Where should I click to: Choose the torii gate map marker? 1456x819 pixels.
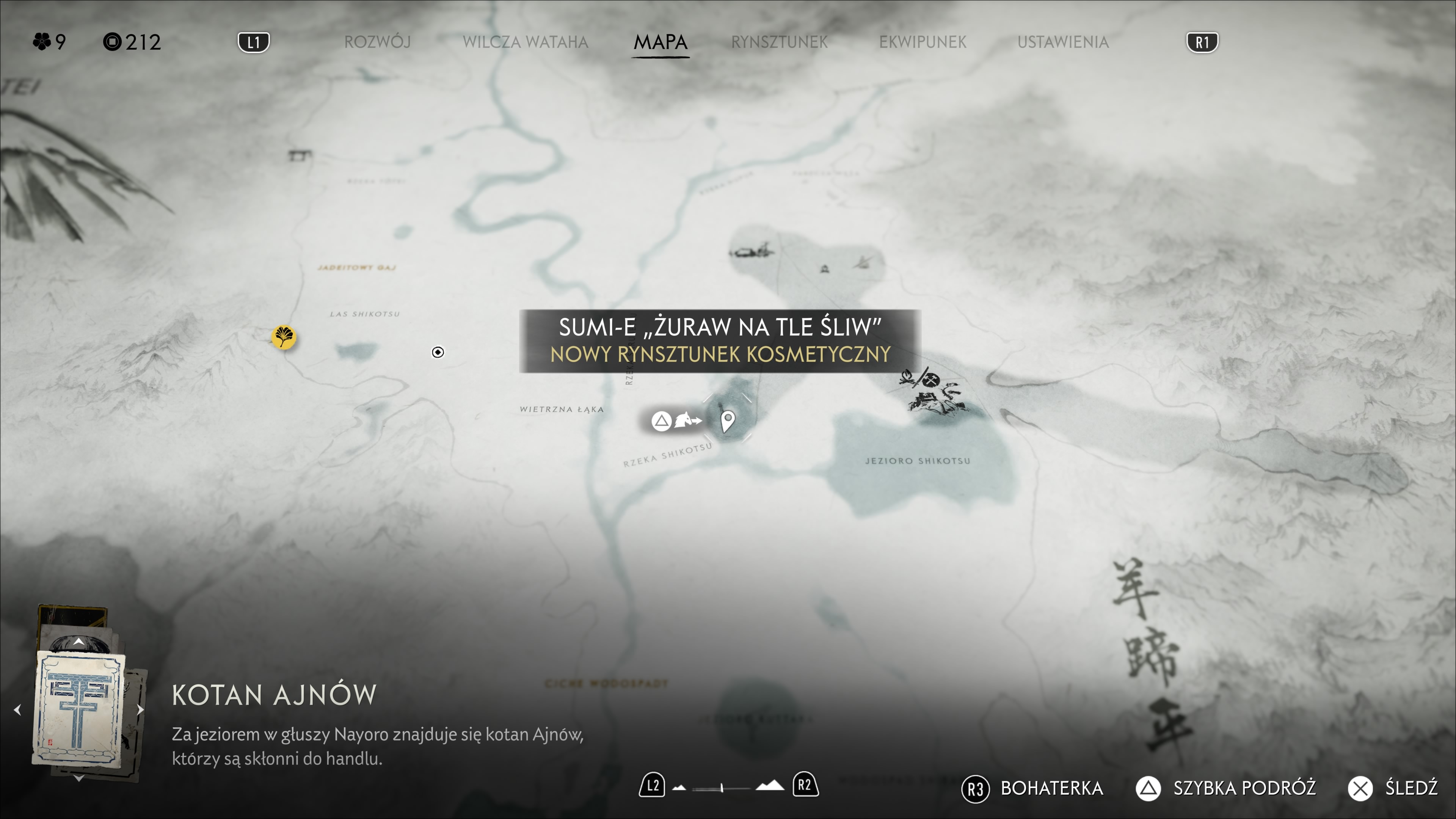pyautogui.click(x=299, y=154)
